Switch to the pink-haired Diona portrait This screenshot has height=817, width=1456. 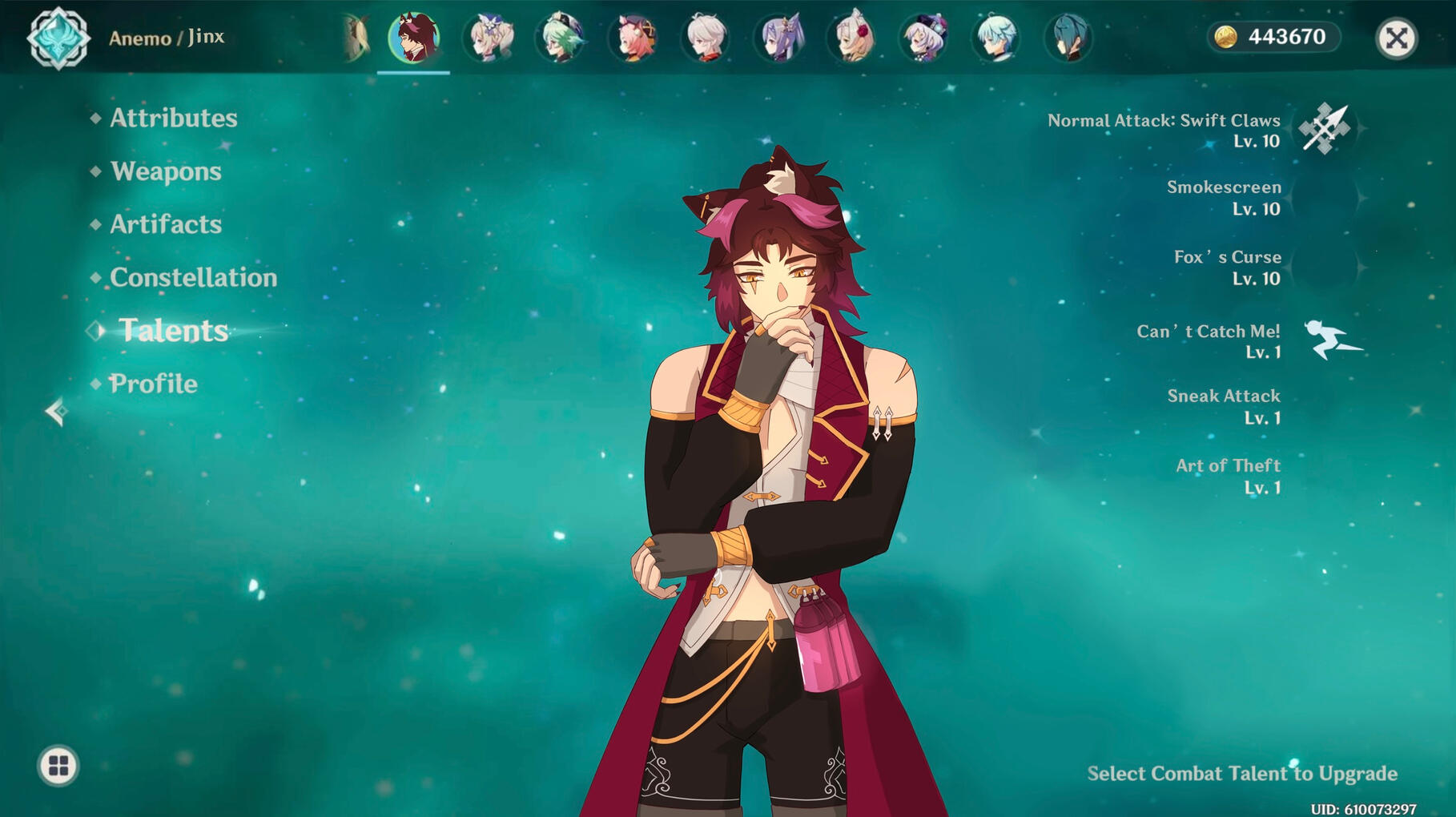coord(633,38)
